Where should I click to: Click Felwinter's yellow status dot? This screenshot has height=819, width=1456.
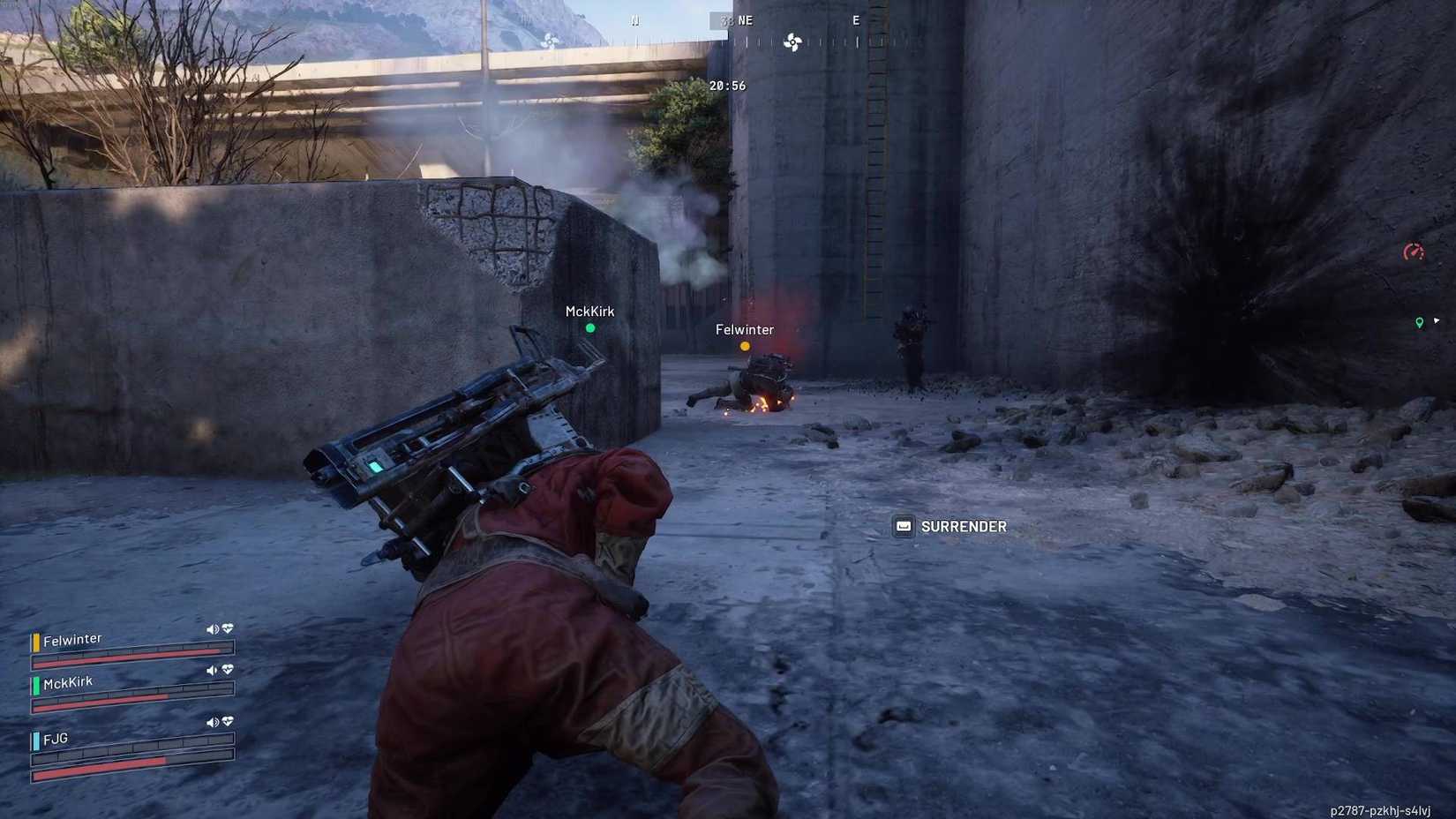(x=746, y=346)
